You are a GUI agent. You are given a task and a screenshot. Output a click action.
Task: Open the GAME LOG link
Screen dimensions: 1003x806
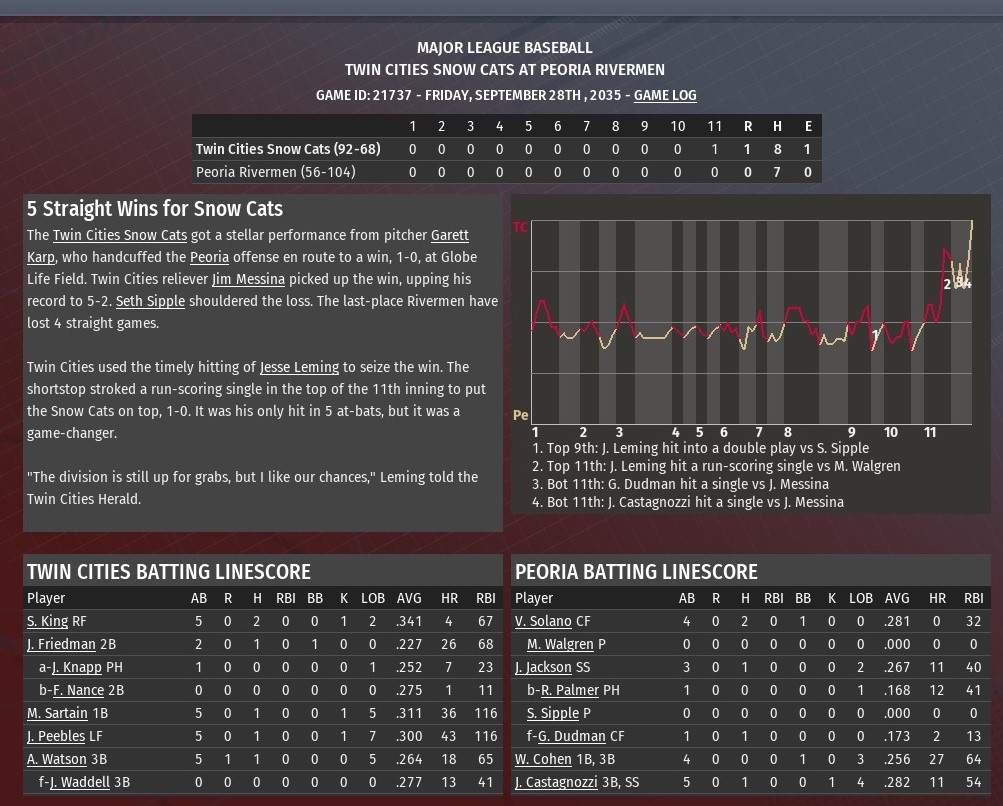[x=665, y=95]
